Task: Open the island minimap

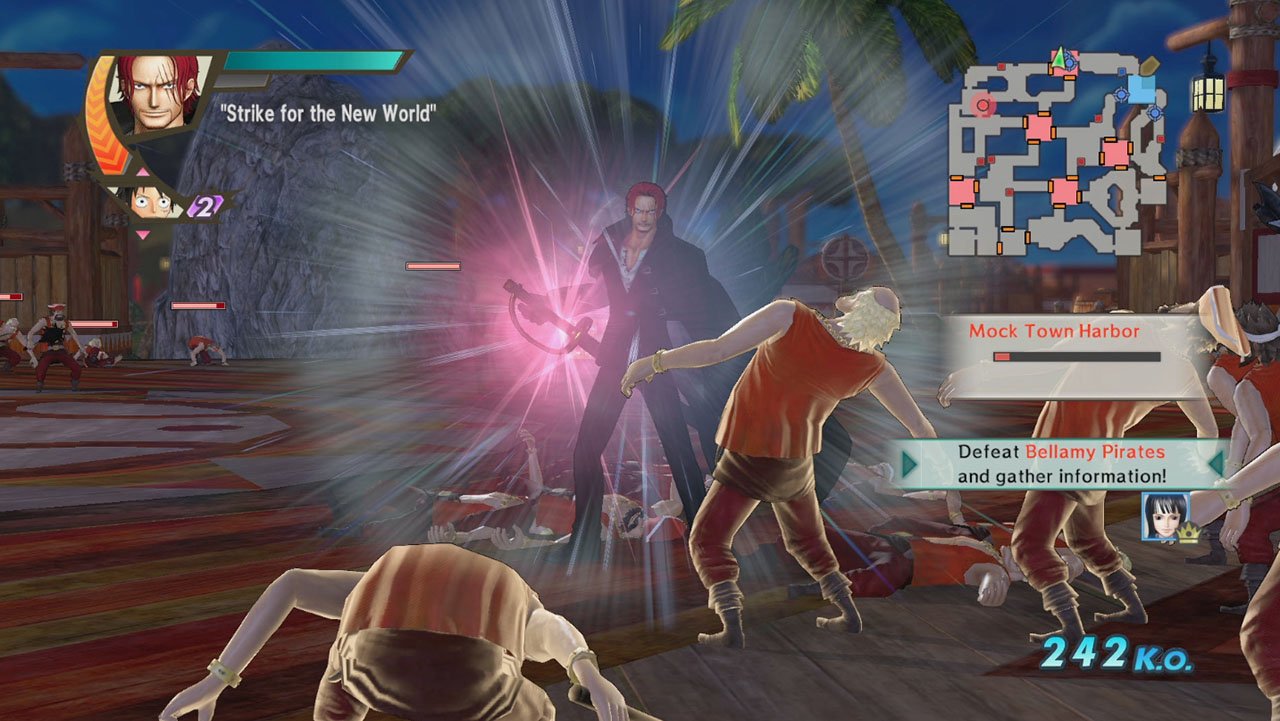Action: (1056, 150)
